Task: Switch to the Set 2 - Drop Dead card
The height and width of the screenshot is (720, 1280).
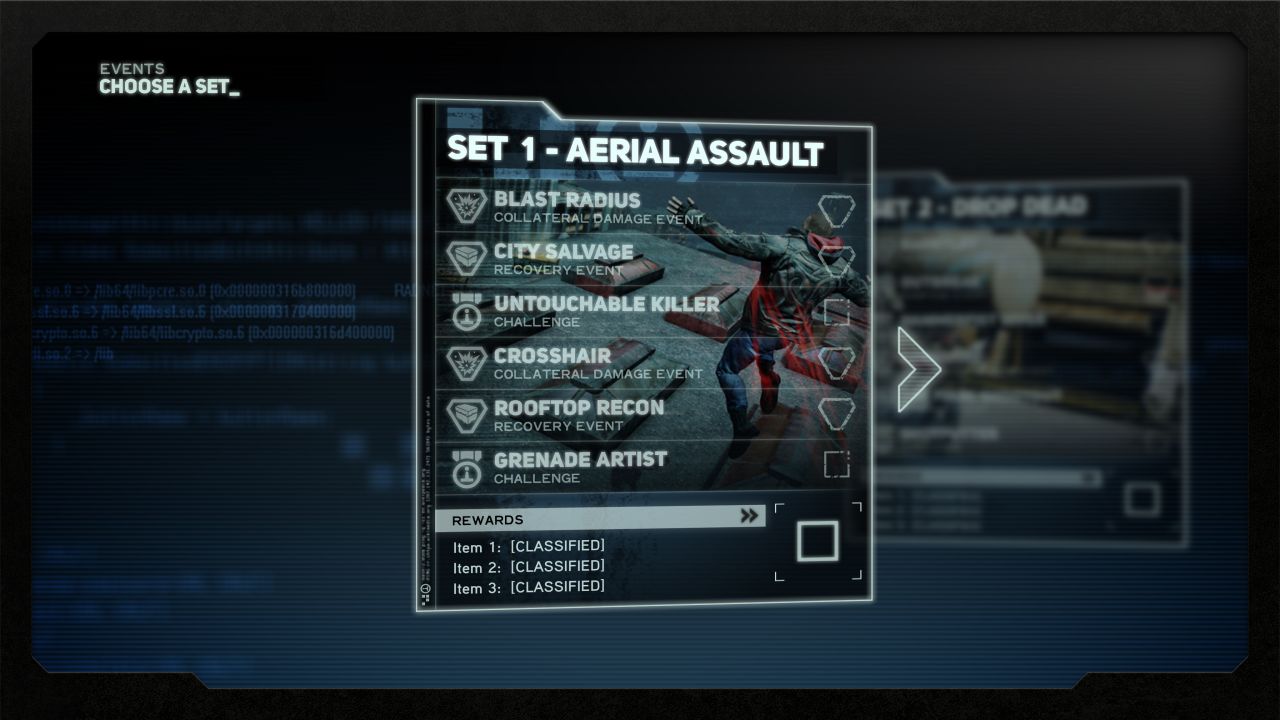Action: pos(1040,360)
